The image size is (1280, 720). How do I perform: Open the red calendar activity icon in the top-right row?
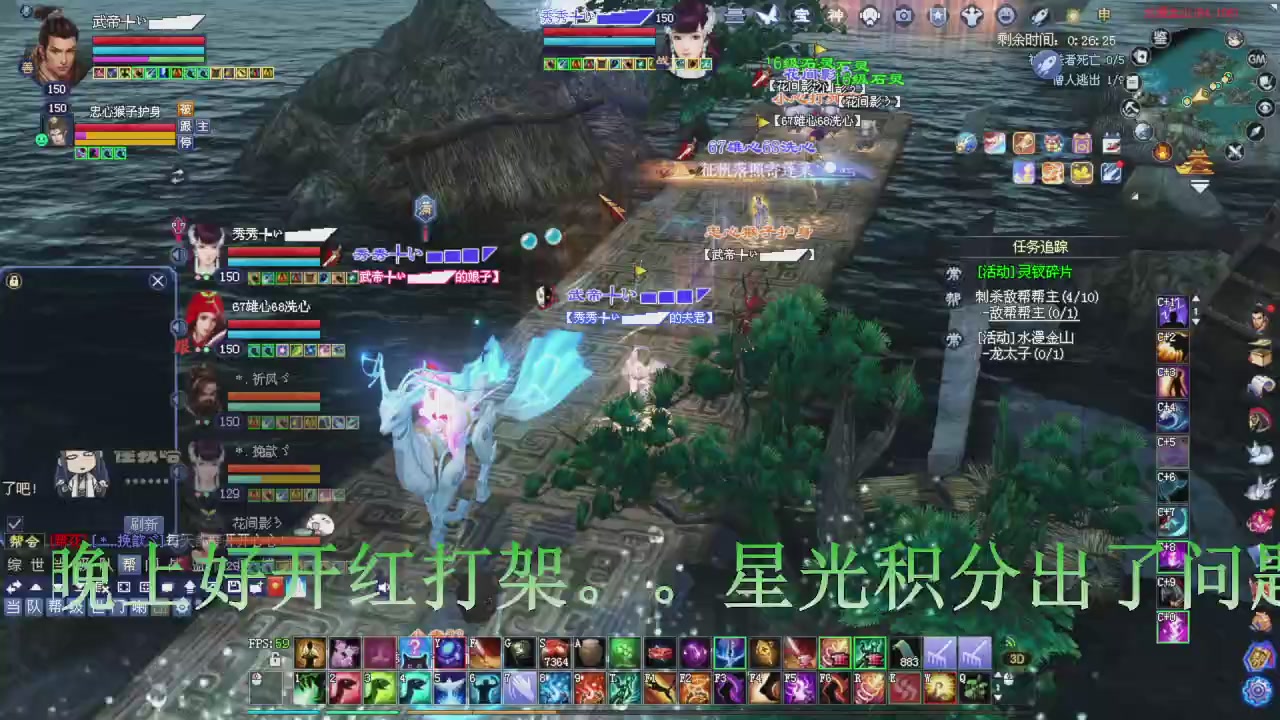(x=1112, y=145)
